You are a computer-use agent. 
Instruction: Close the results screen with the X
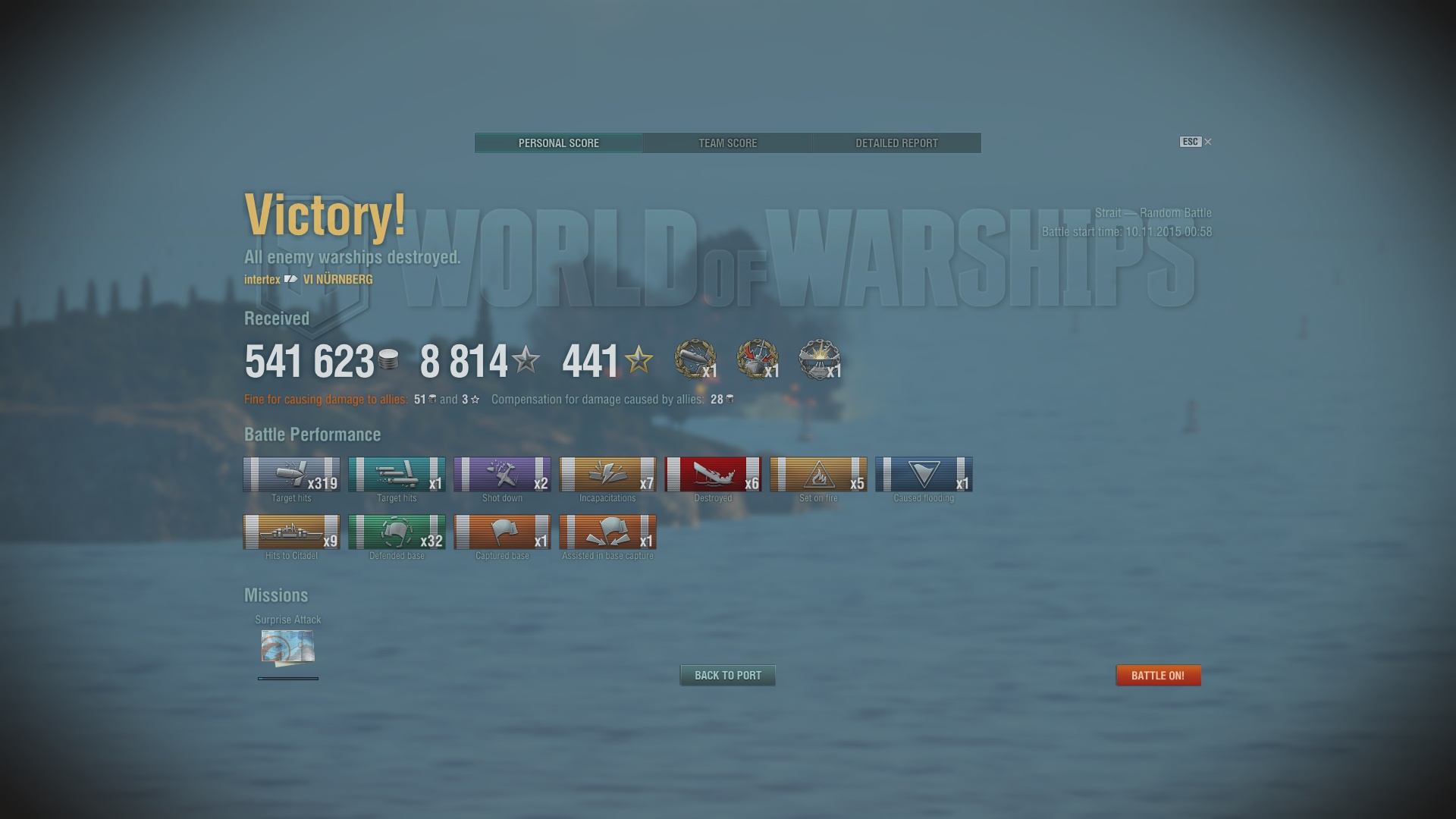[x=1208, y=142]
